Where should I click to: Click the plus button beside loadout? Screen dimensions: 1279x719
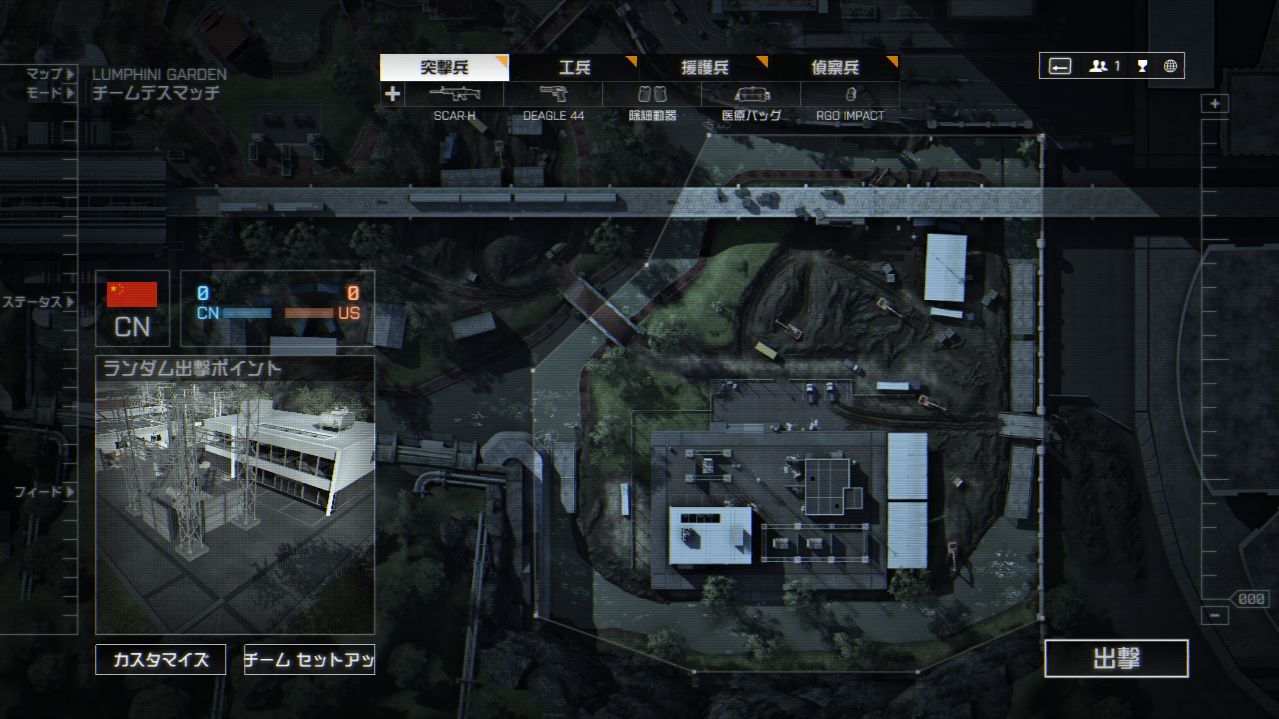pyautogui.click(x=392, y=94)
